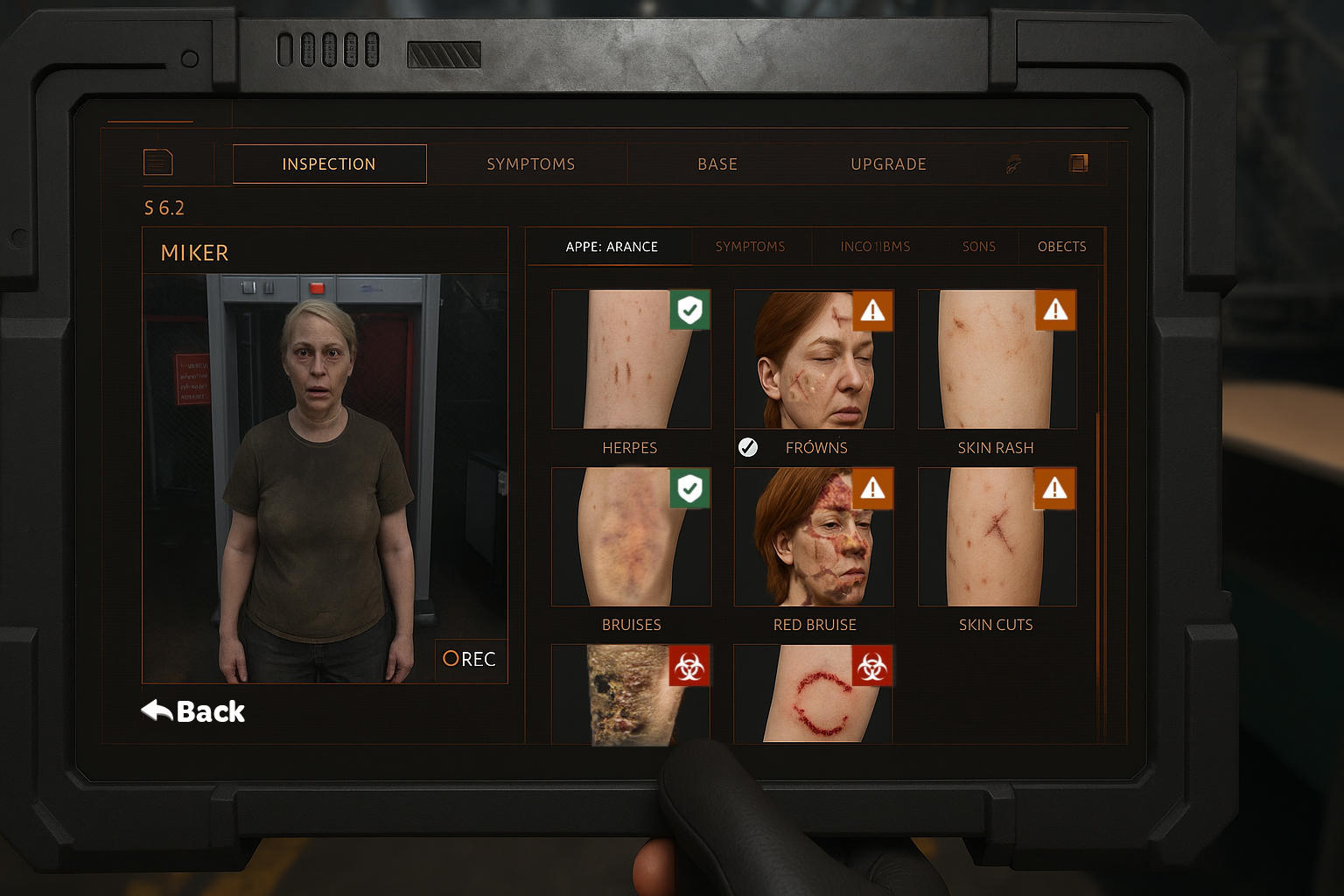
Task: Click the green shield badge on HERPES
Action: click(x=689, y=311)
